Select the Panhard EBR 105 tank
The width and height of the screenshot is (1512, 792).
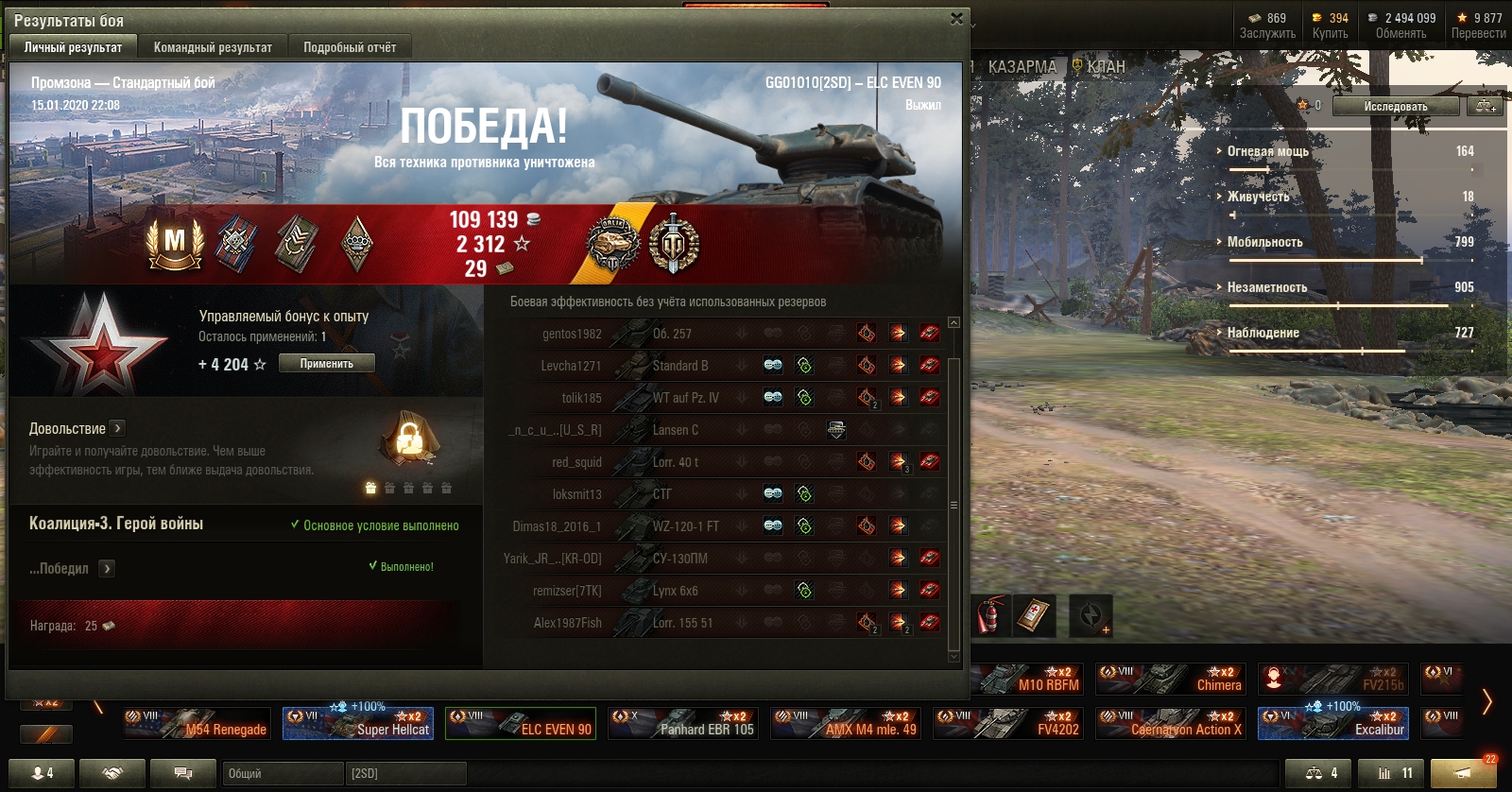coord(683,724)
